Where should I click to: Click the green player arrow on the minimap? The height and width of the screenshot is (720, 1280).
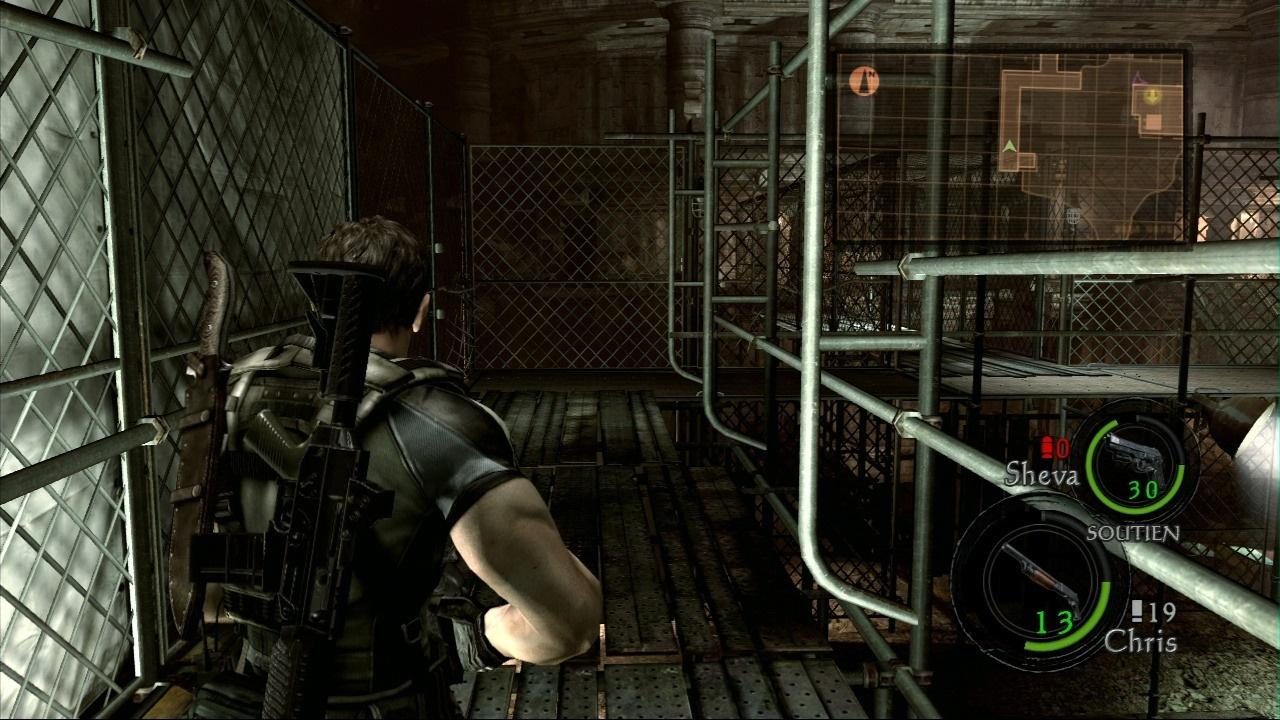click(x=1009, y=145)
